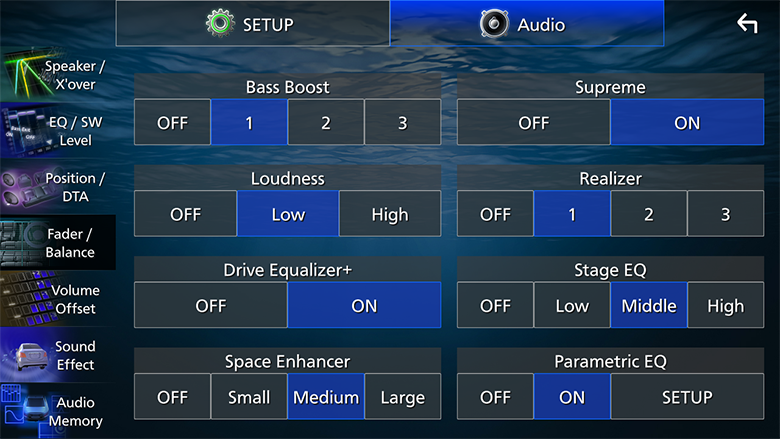Viewport: 780px width, 439px height.
Task: Select the Audio tab
Action: pyautogui.click(x=526, y=23)
